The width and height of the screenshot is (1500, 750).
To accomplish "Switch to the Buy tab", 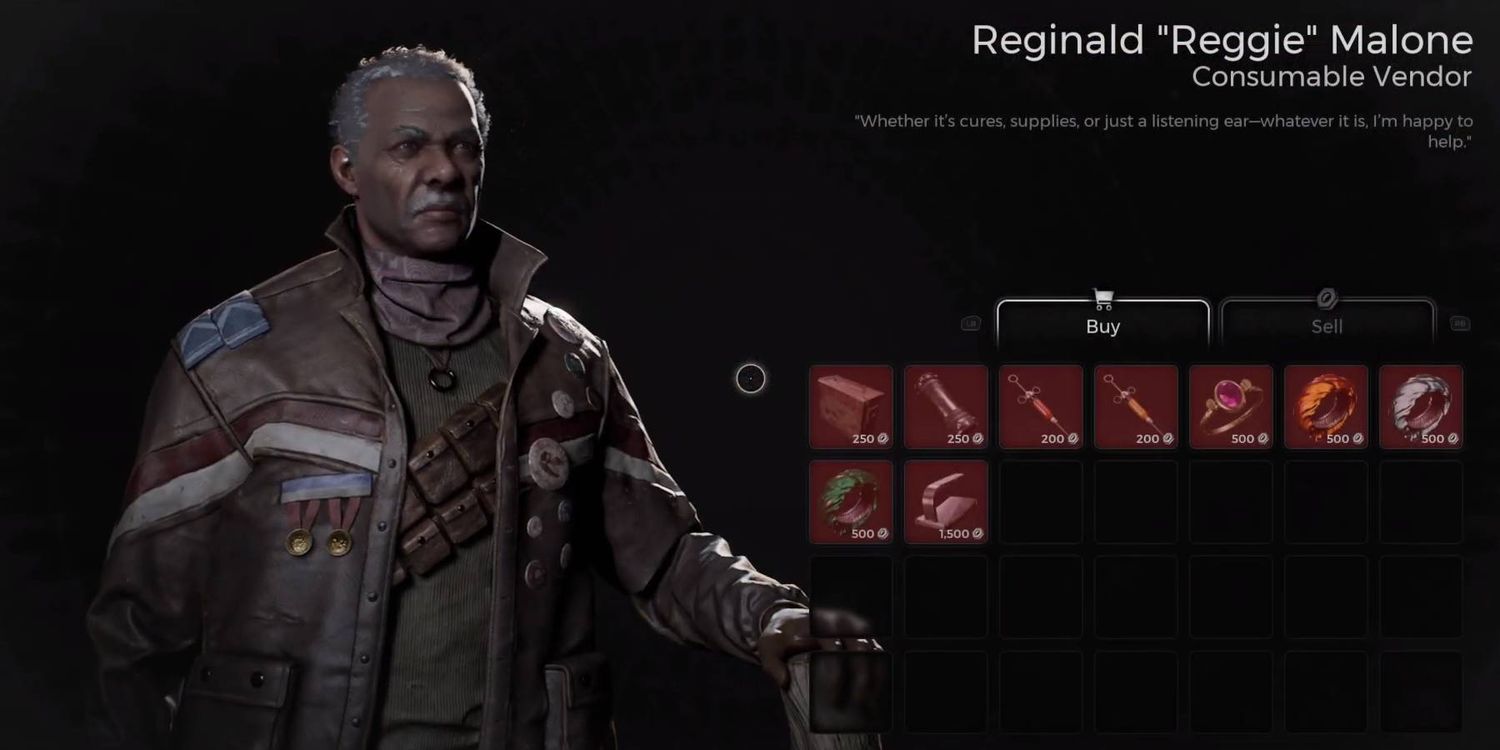I will [x=1102, y=325].
